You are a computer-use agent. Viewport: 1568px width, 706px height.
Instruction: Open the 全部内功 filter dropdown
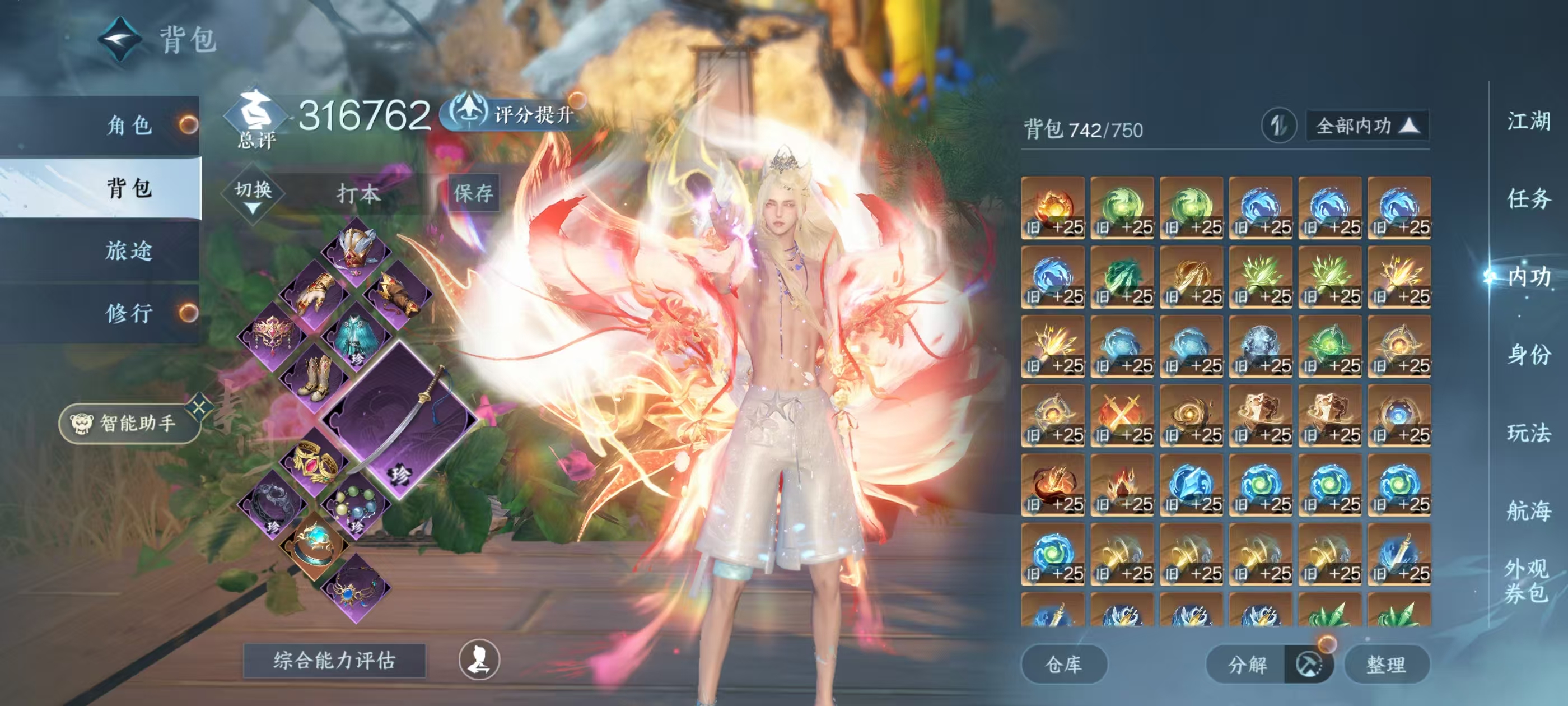click(x=1367, y=126)
